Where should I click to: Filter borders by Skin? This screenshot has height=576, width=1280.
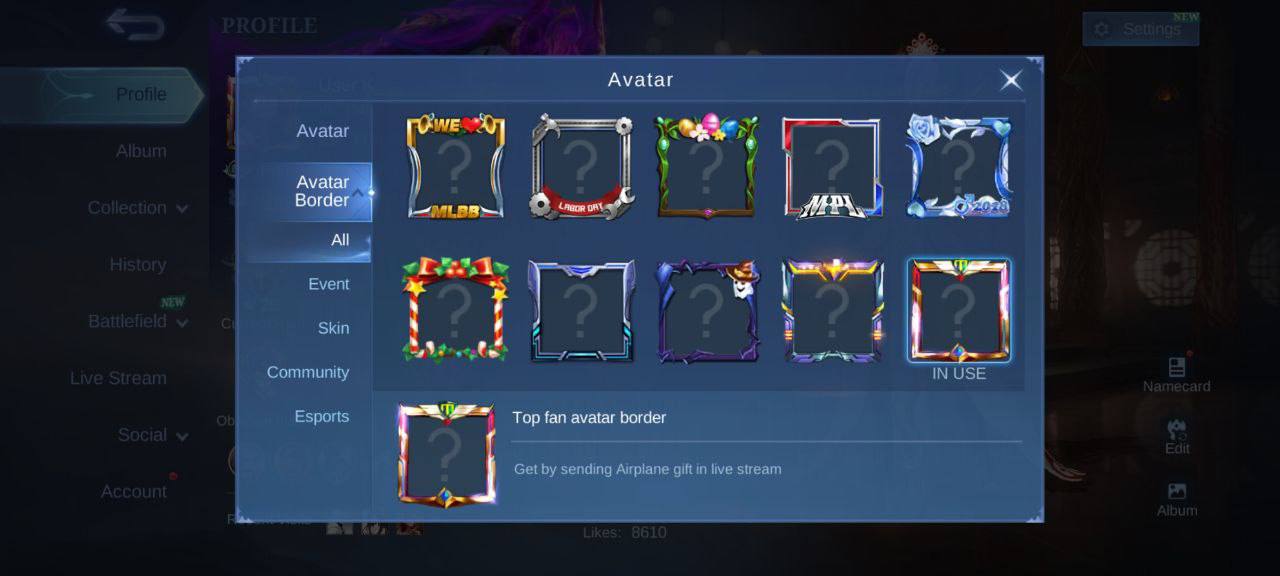333,328
